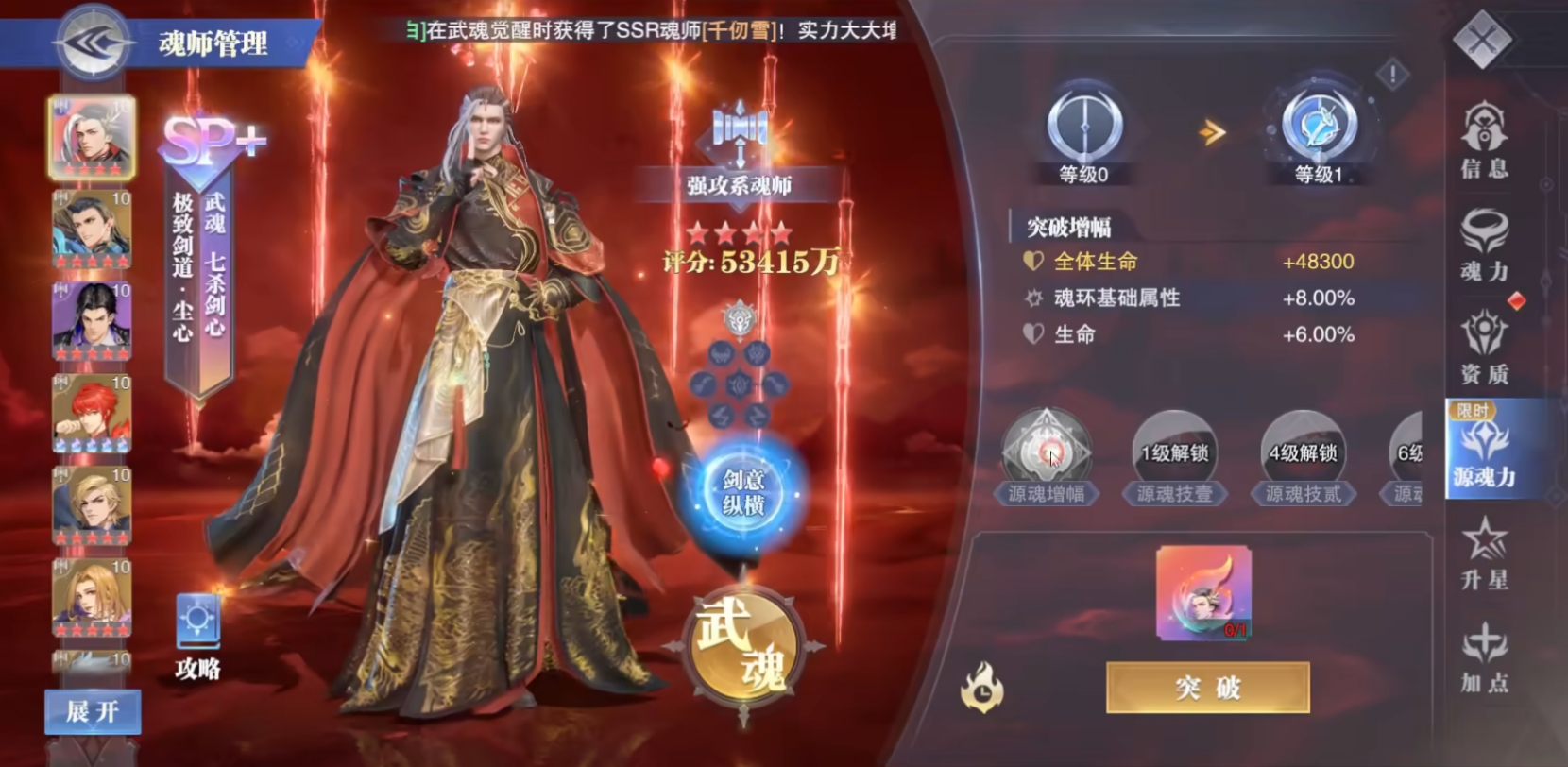Open the 攻略 guide button
The width and height of the screenshot is (1568, 767).
[x=199, y=623]
